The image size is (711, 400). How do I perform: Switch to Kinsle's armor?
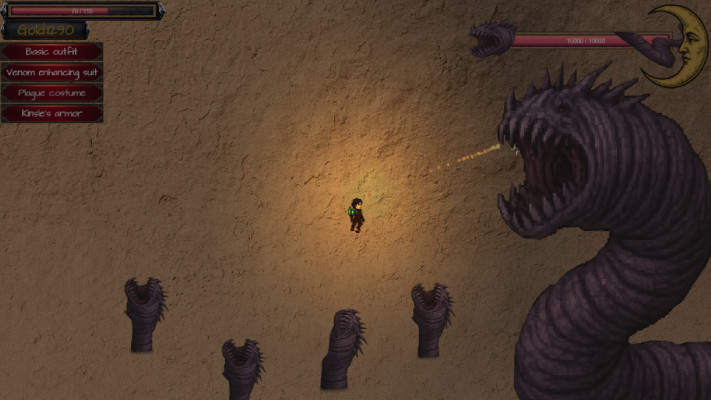pyautogui.click(x=51, y=114)
